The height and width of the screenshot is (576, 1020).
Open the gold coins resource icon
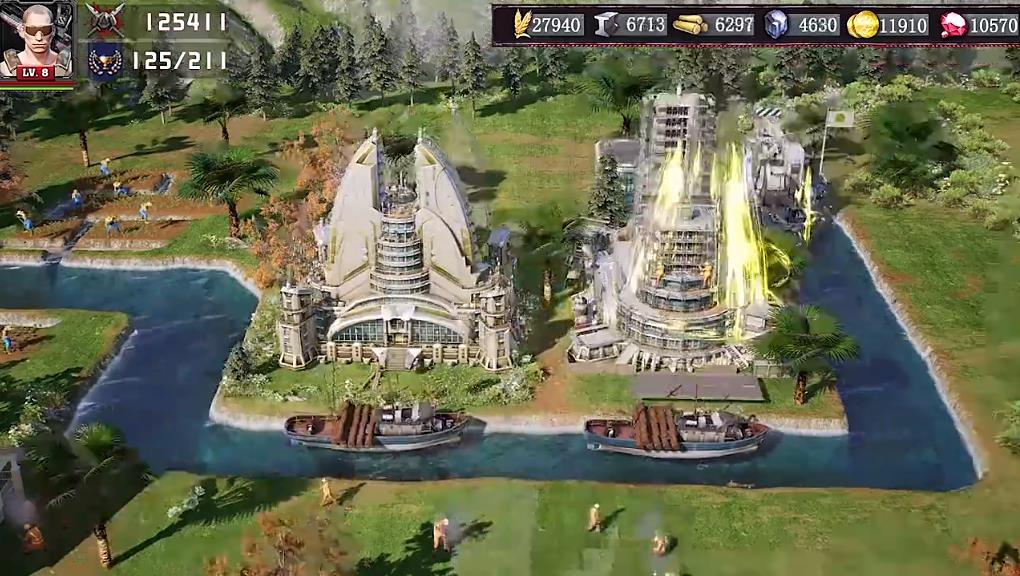pyautogui.click(x=862, y=24)
